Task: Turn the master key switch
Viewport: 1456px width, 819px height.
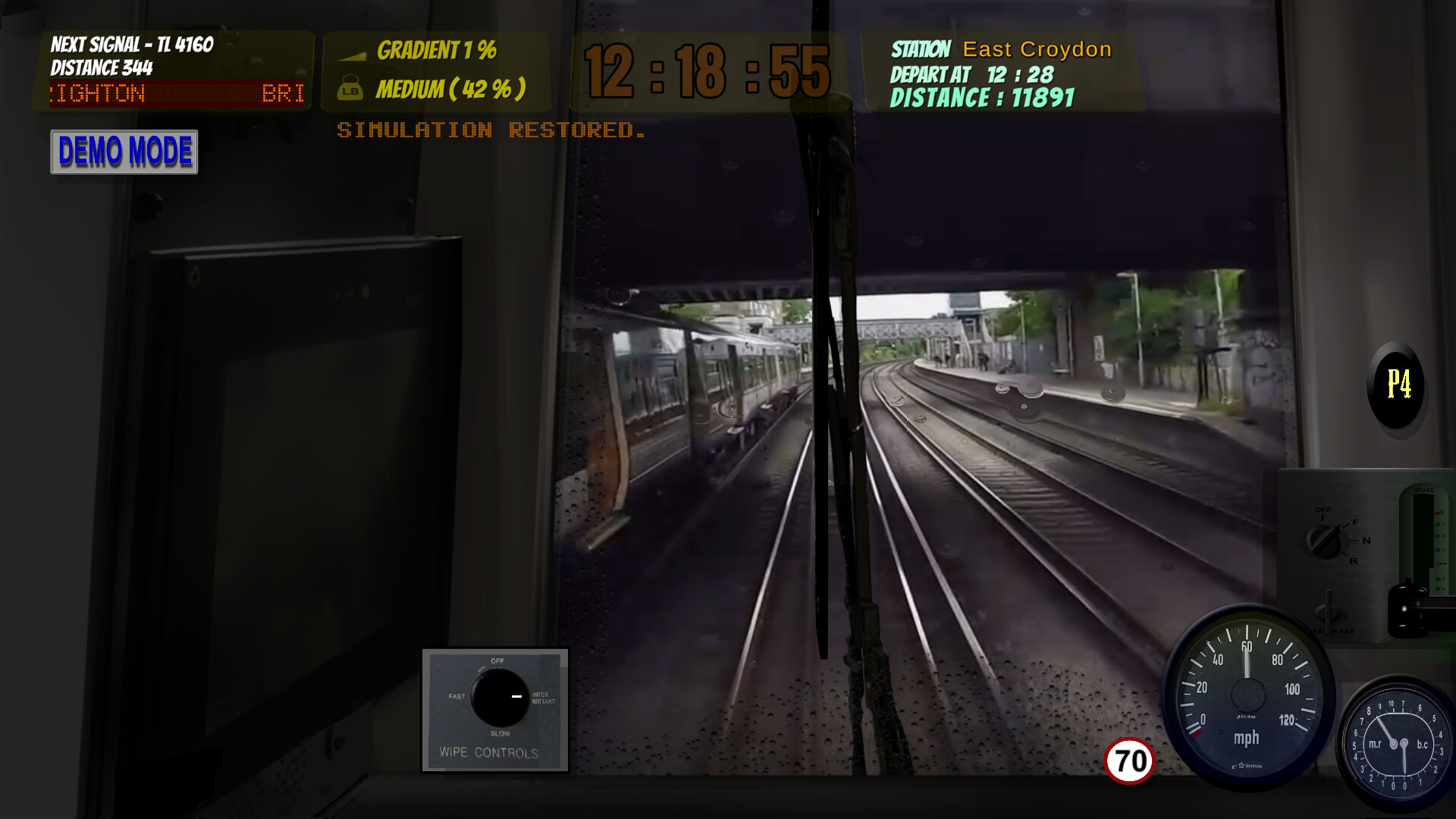Action: pos(1327,610)
